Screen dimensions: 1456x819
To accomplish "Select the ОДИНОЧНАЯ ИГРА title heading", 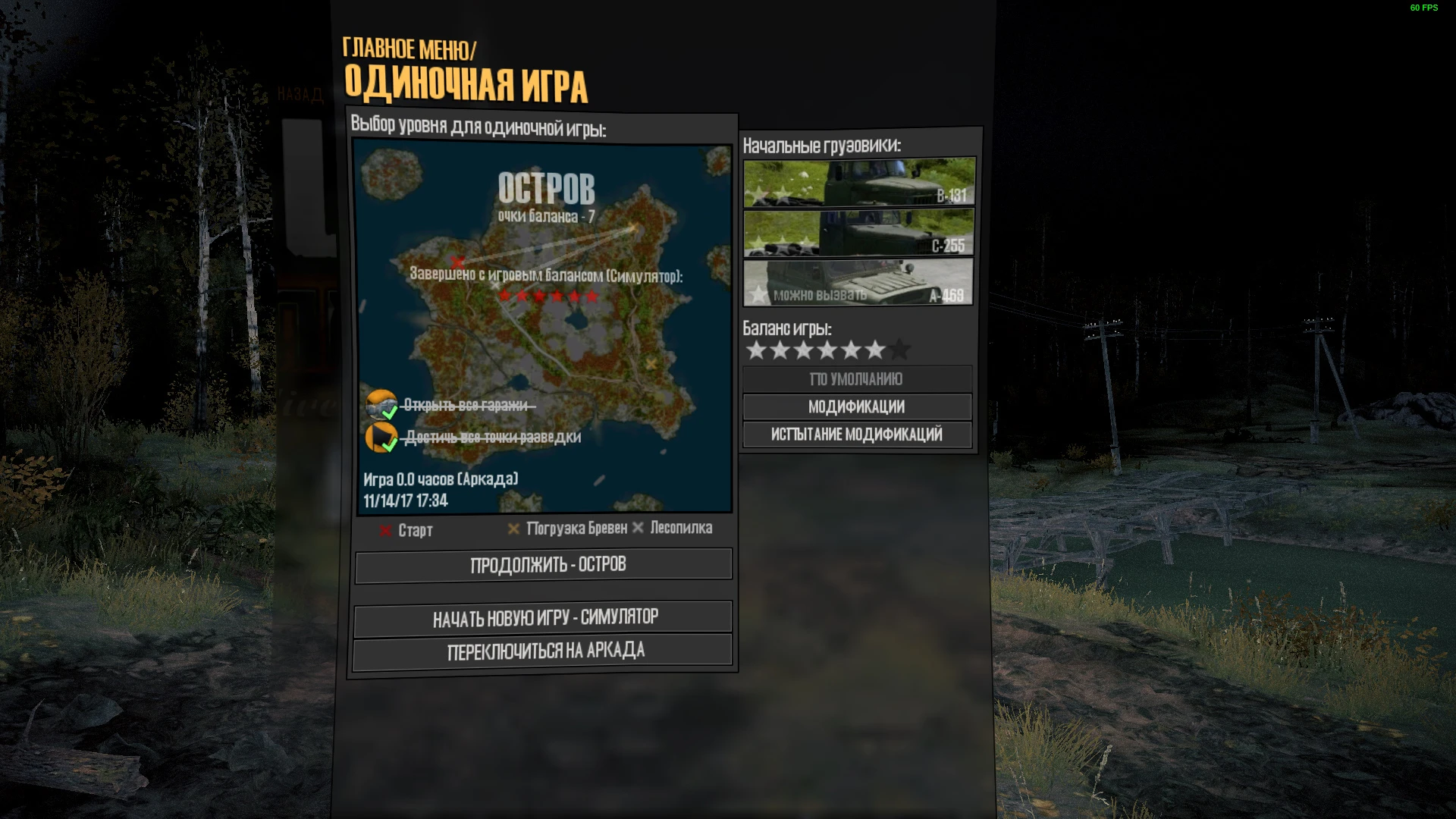I will (466, 84).
